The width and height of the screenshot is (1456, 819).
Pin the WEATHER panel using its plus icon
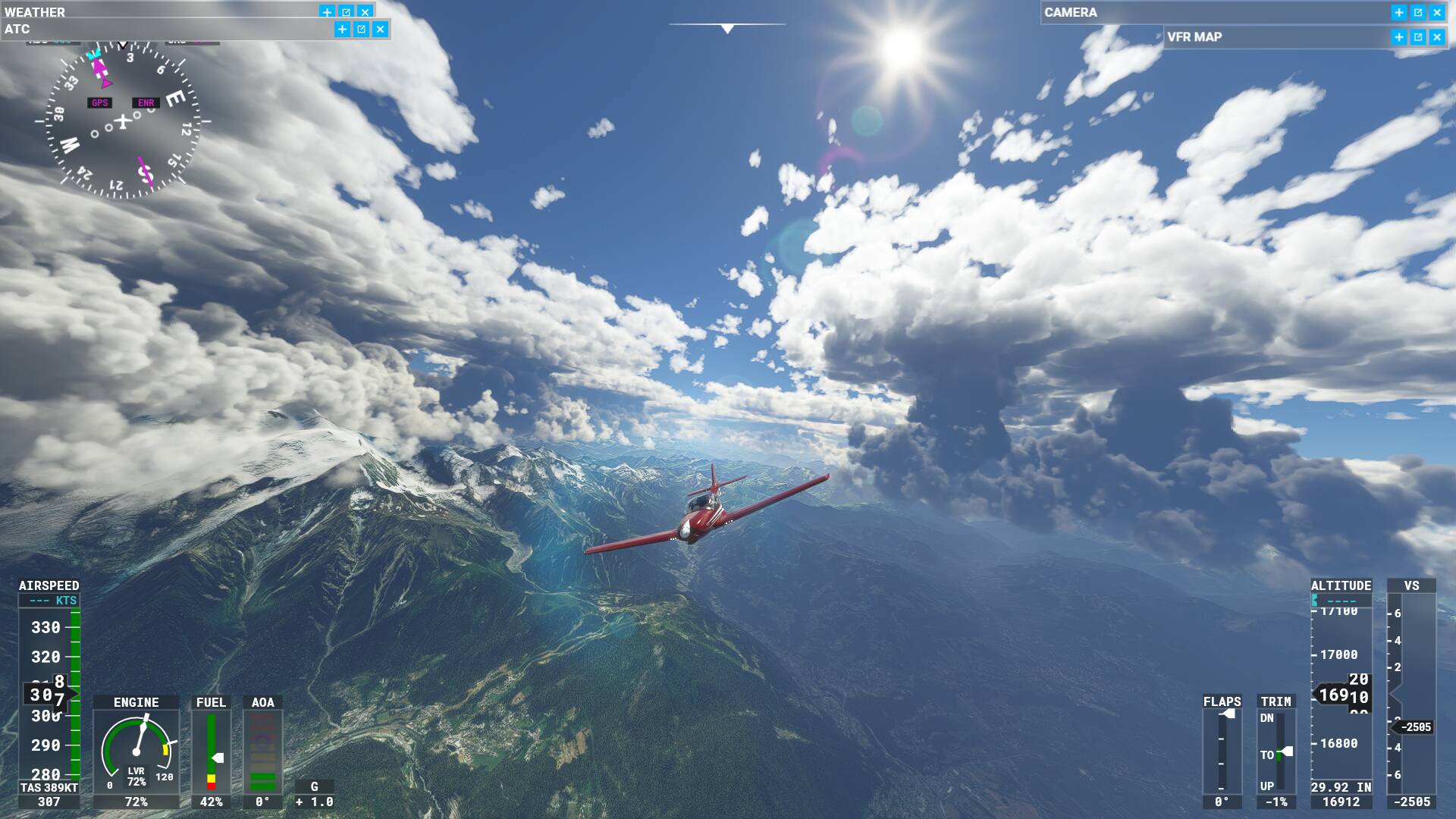(326, 11)
